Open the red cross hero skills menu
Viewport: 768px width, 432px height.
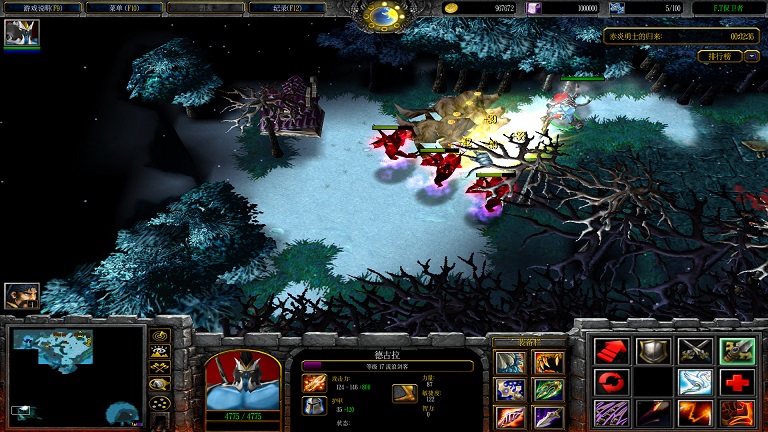(x=737, y=381)
